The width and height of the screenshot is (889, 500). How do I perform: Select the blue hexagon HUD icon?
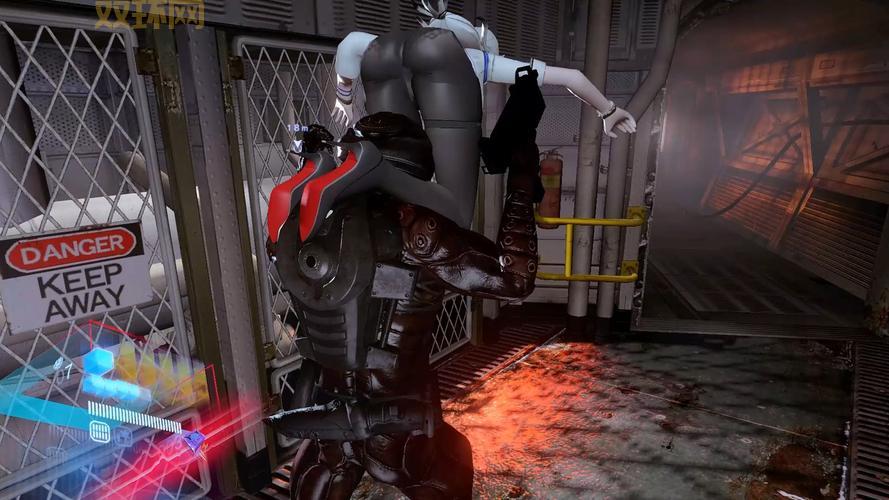(97, 361)
